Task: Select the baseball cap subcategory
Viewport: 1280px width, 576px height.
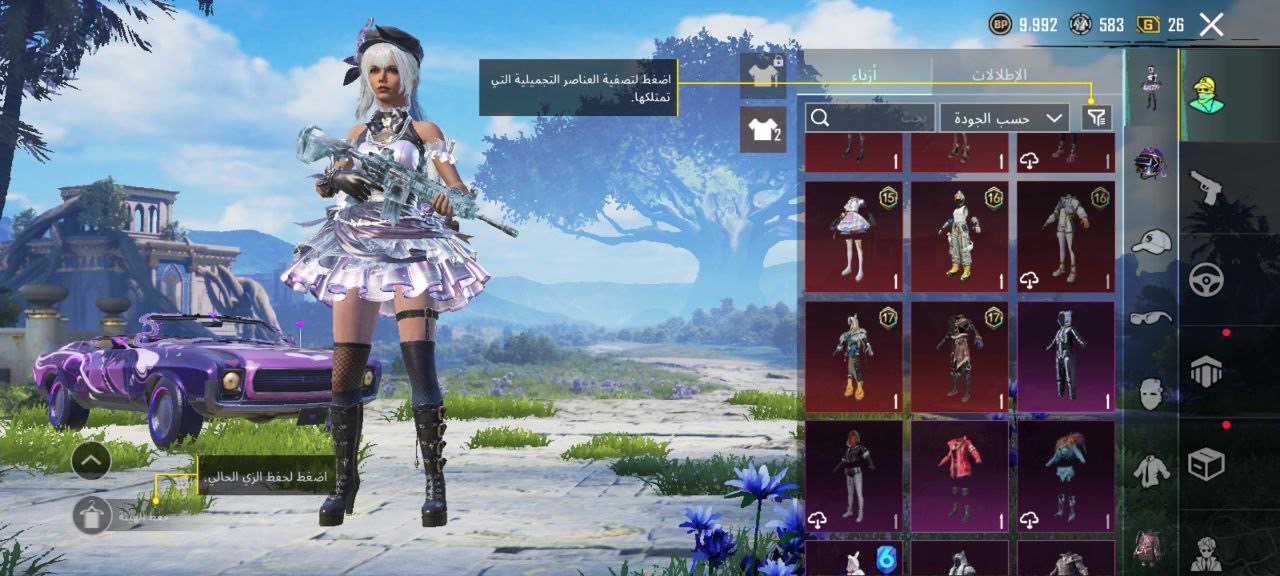Action: tap(1151, 241)
